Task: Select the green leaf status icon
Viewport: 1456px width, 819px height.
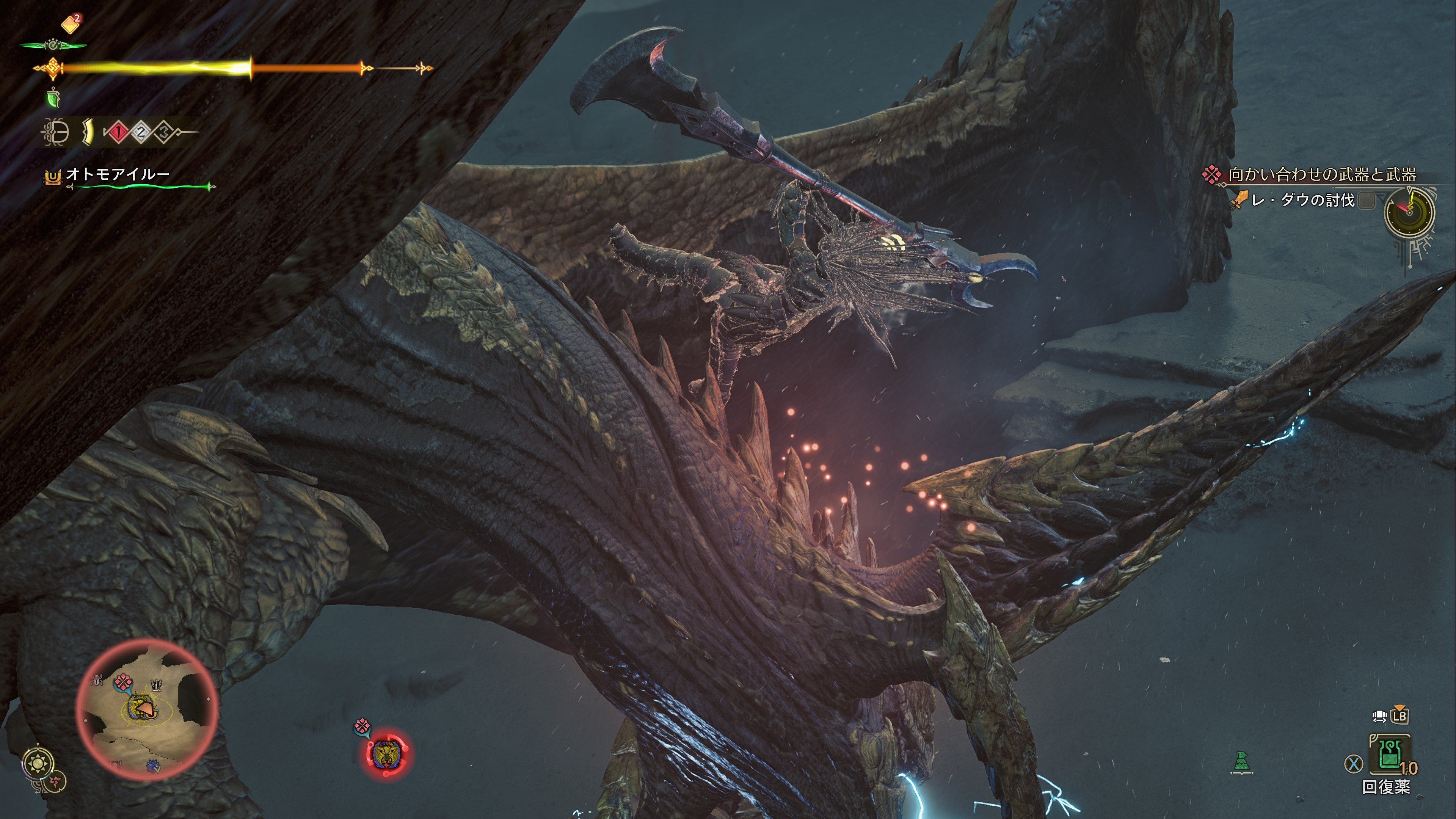Action: point(53,99)
